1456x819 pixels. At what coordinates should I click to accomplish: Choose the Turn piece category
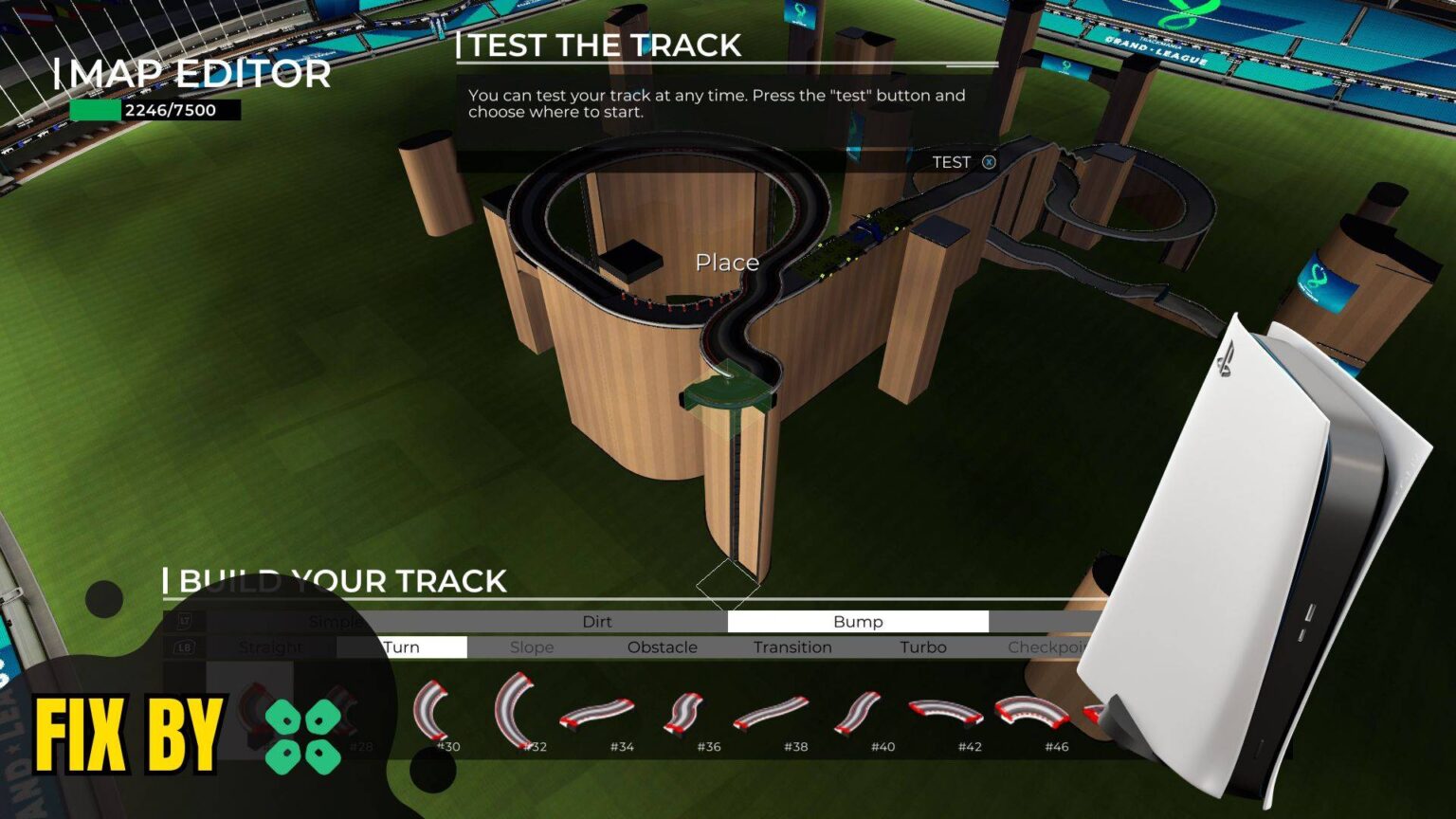point(402,647)
